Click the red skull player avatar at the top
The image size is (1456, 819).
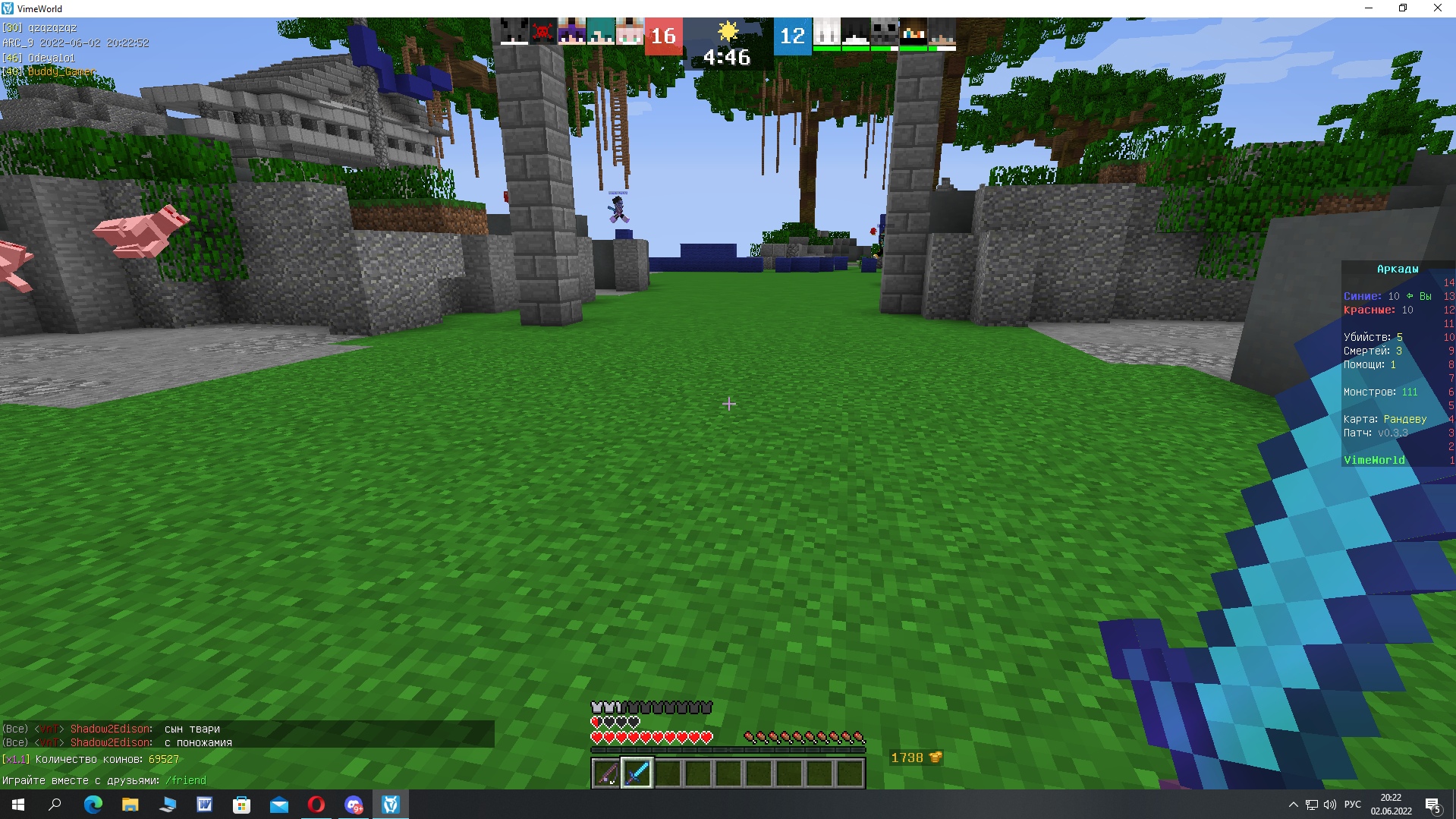point(543,31)
